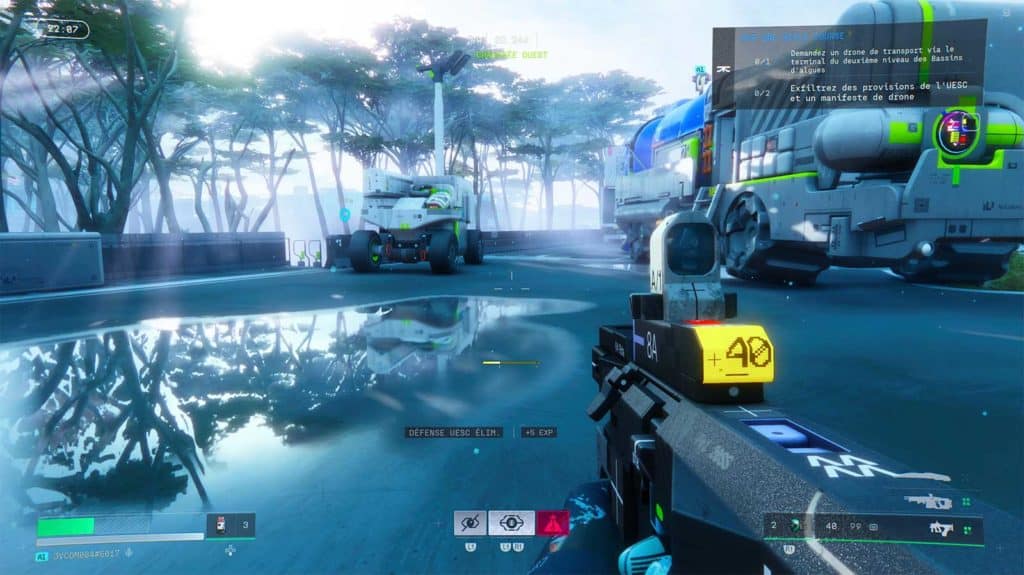1024x575 pixels.
Task: Use the consumable item beside health bar
Action: (222, 526)
